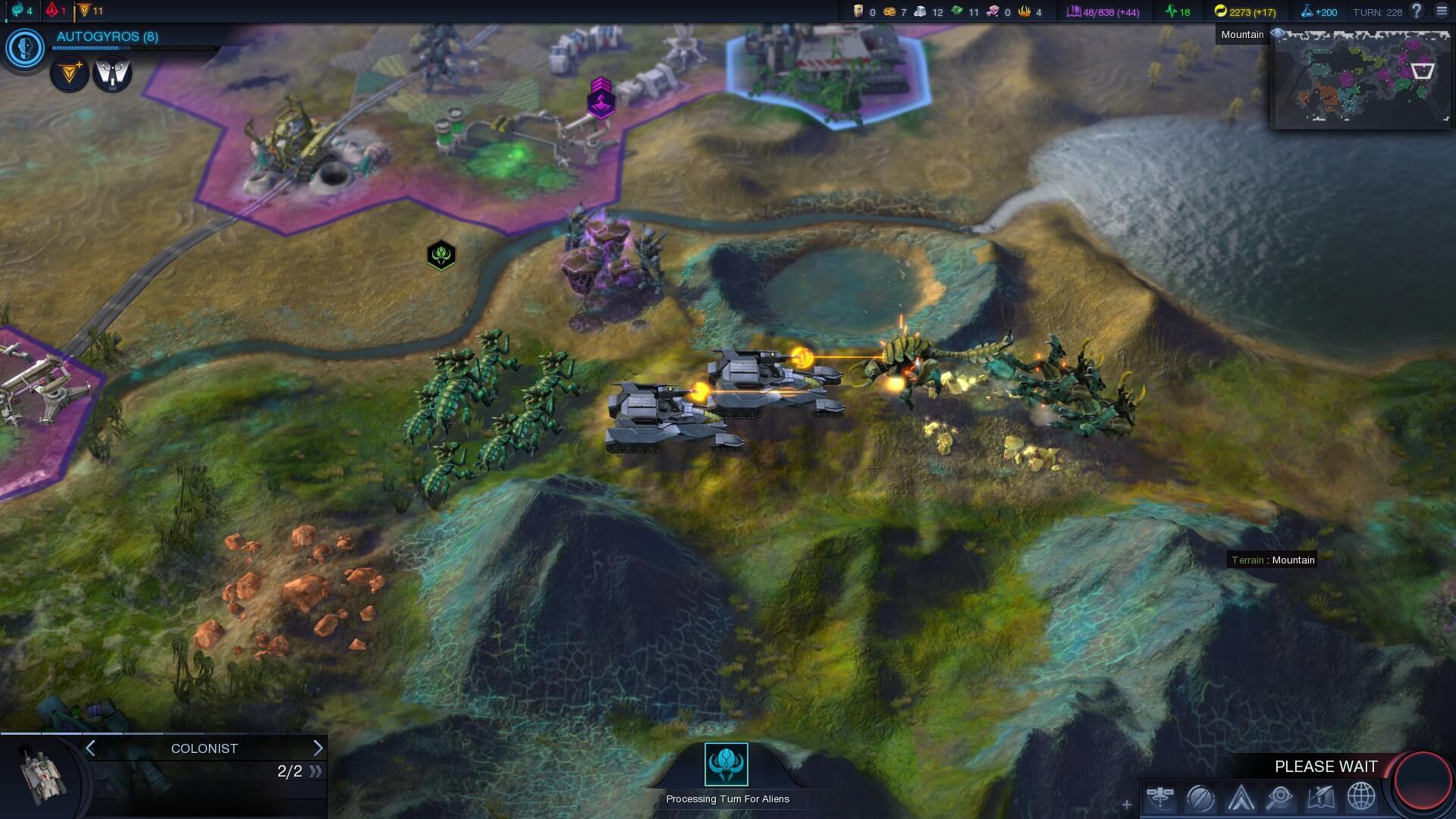Open diplomacy via the globe icon
This screenshot has width=1456, height=819.
point(1360,798)
